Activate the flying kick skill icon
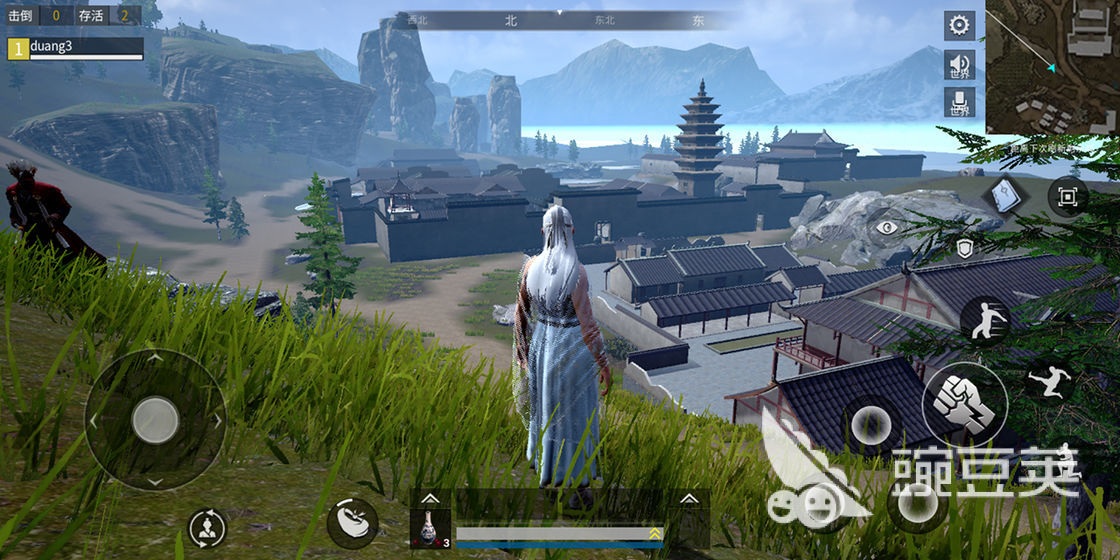The width and height of the screenshot is (1120, 560). (x=1049, y=381)
